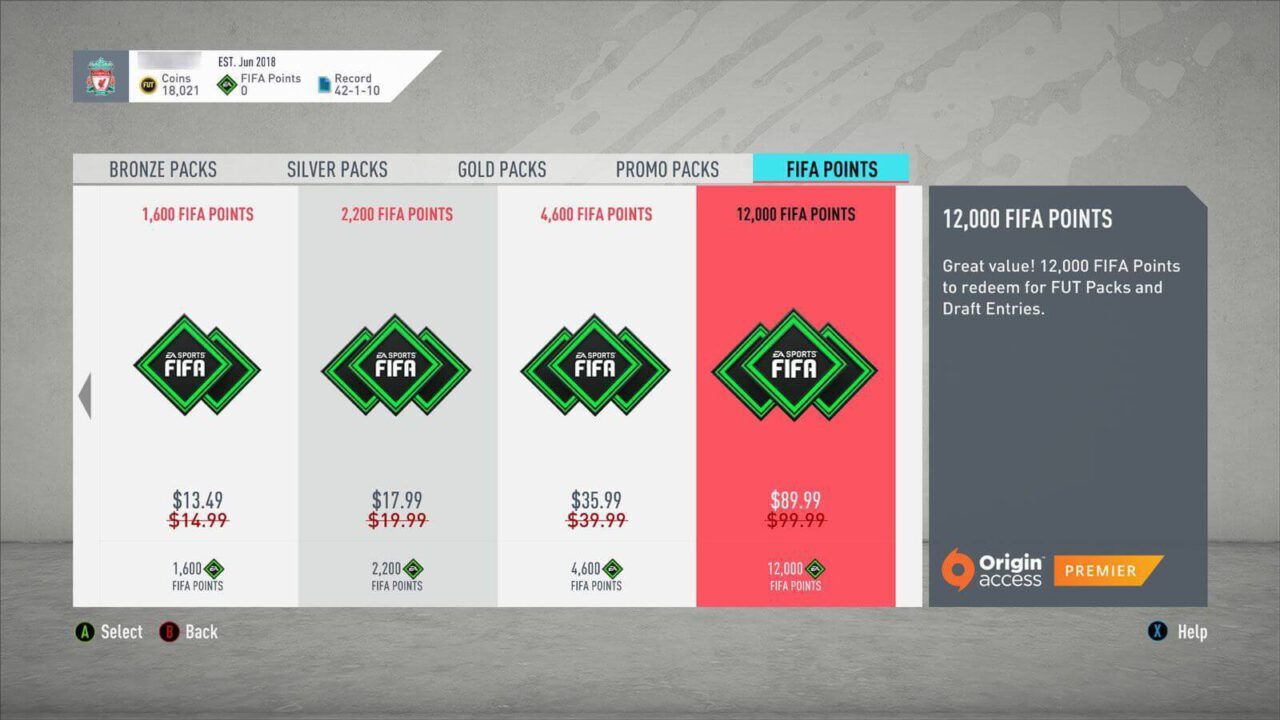Show the Gold Packs tab

502,169
